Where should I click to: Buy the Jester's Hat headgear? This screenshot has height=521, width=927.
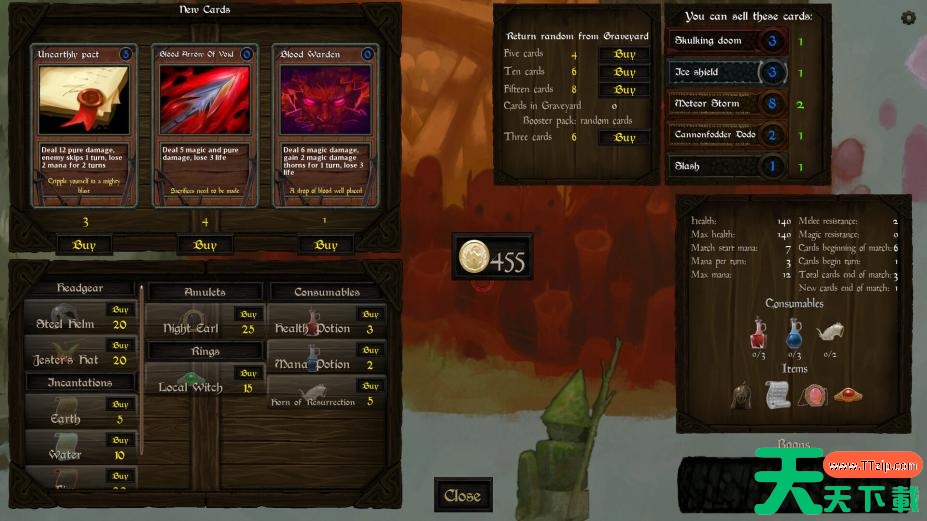[120, 346]
